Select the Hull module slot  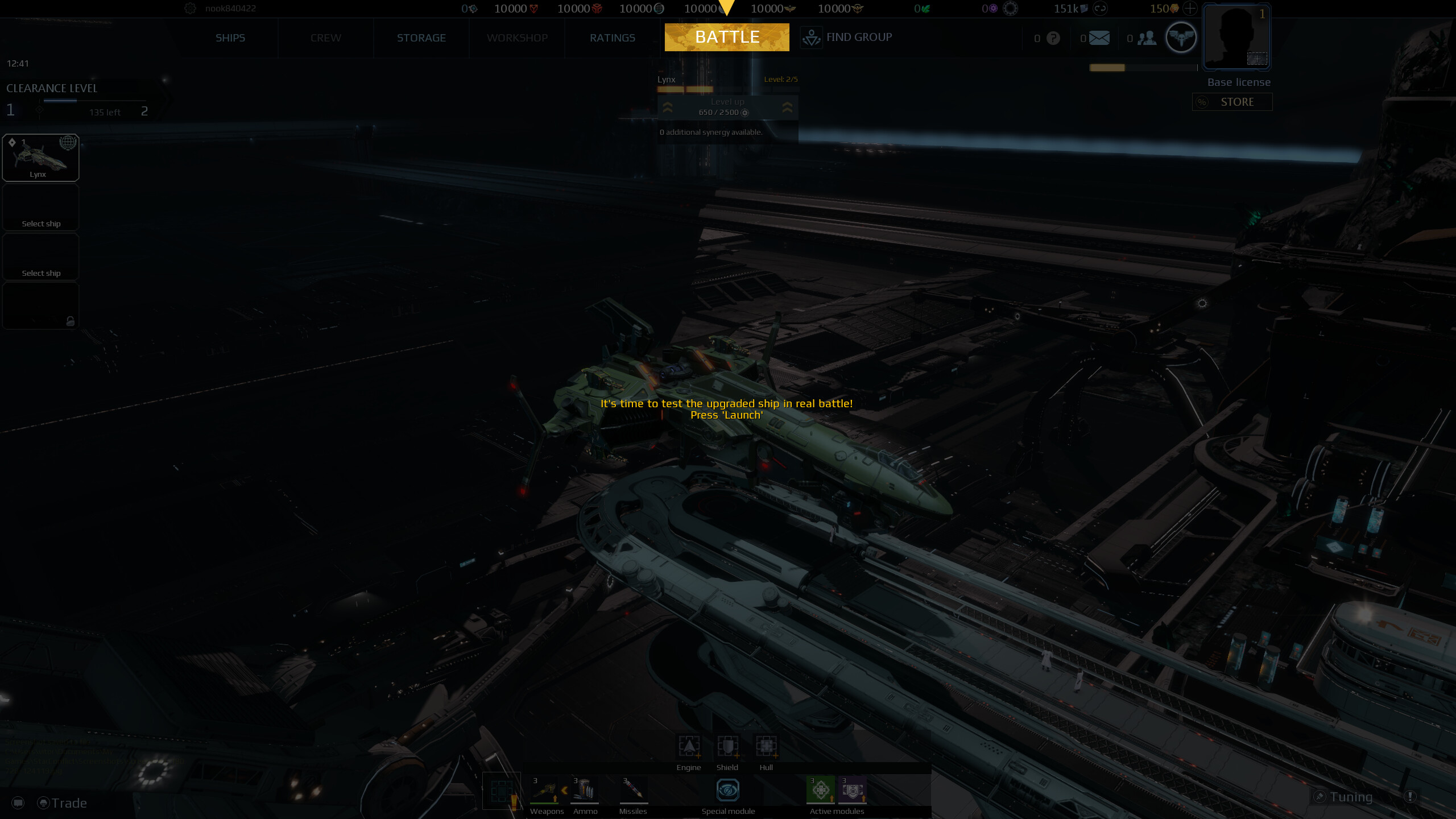(x=766, y=746)
